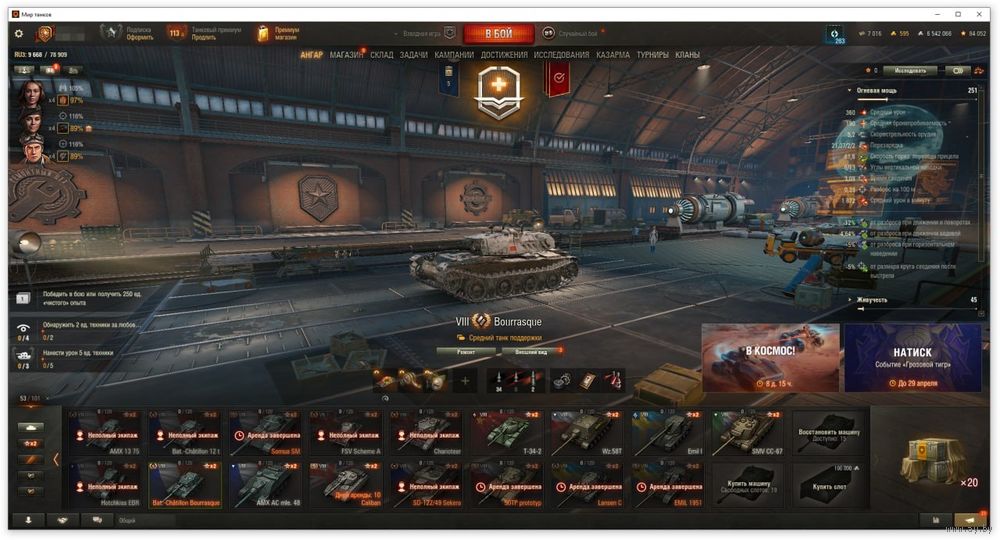Open the В КОСМОС! event banner

[770, 357]
